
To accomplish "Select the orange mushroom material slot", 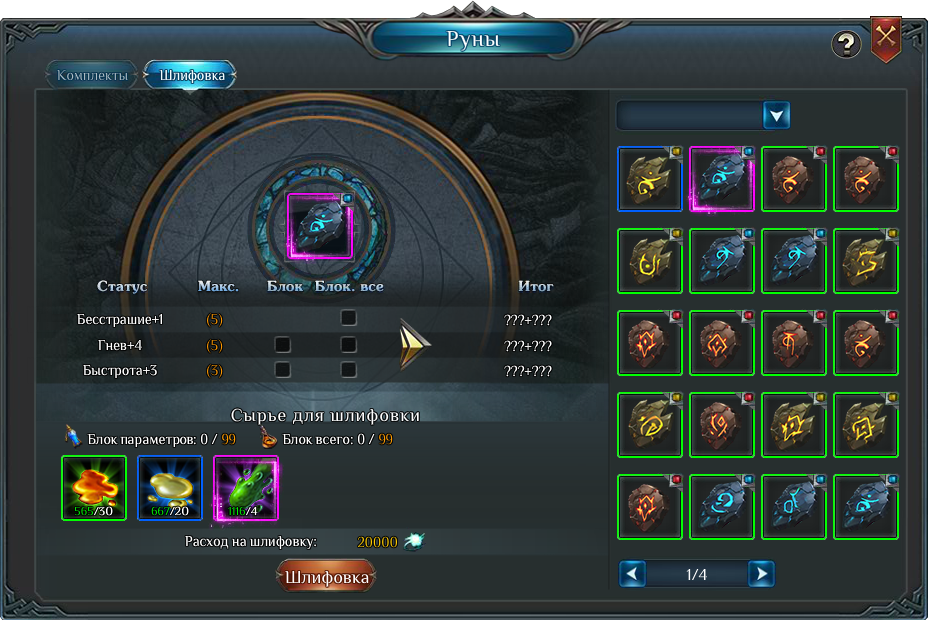I will [94, 488].
